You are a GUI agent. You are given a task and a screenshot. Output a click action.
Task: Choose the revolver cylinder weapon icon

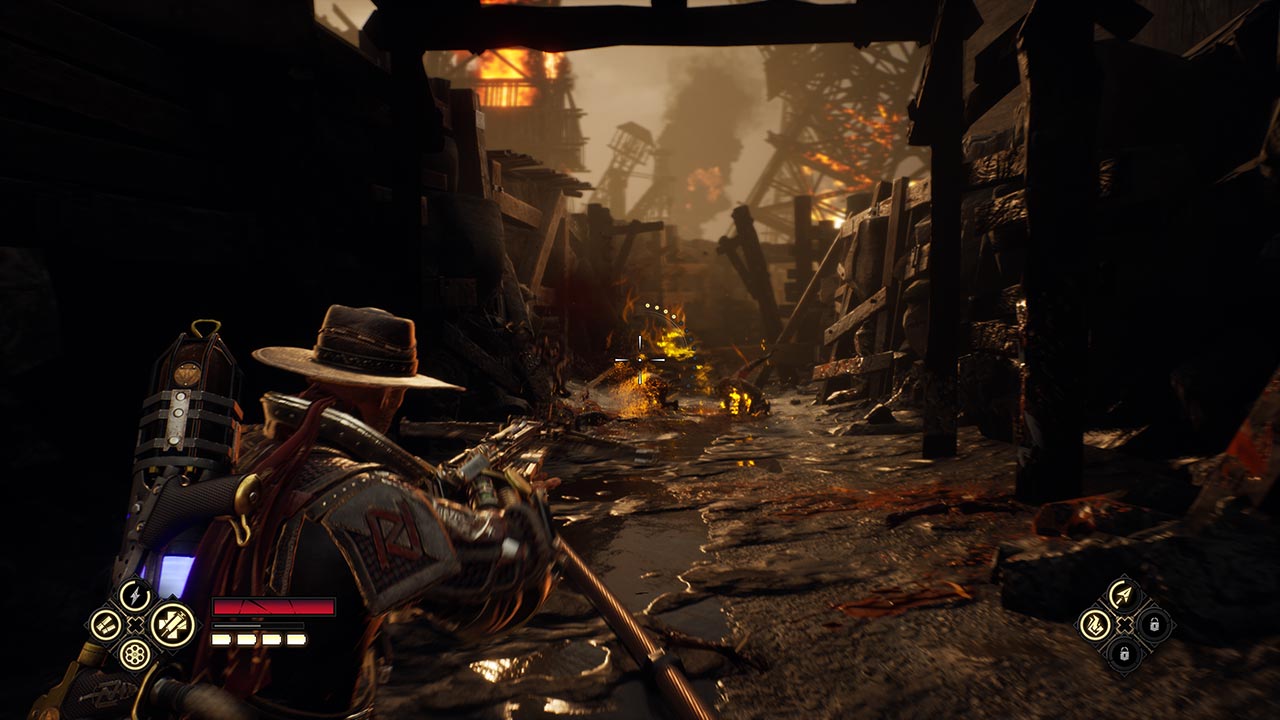(134, 654)
